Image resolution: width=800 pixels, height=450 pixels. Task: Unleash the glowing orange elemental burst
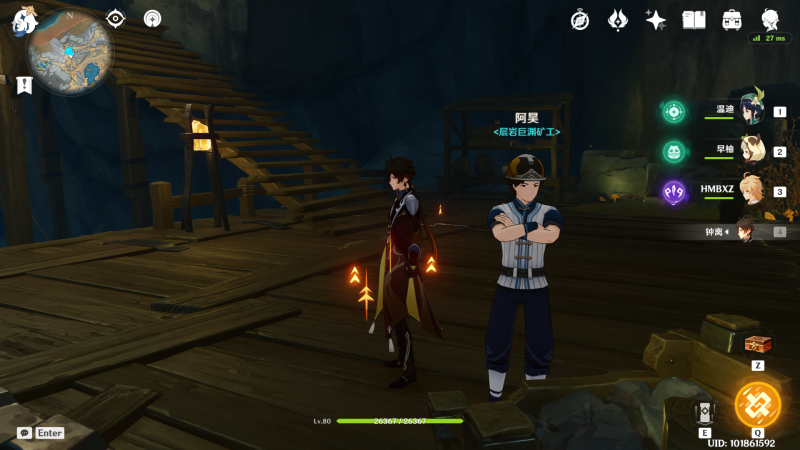point(757,405)
